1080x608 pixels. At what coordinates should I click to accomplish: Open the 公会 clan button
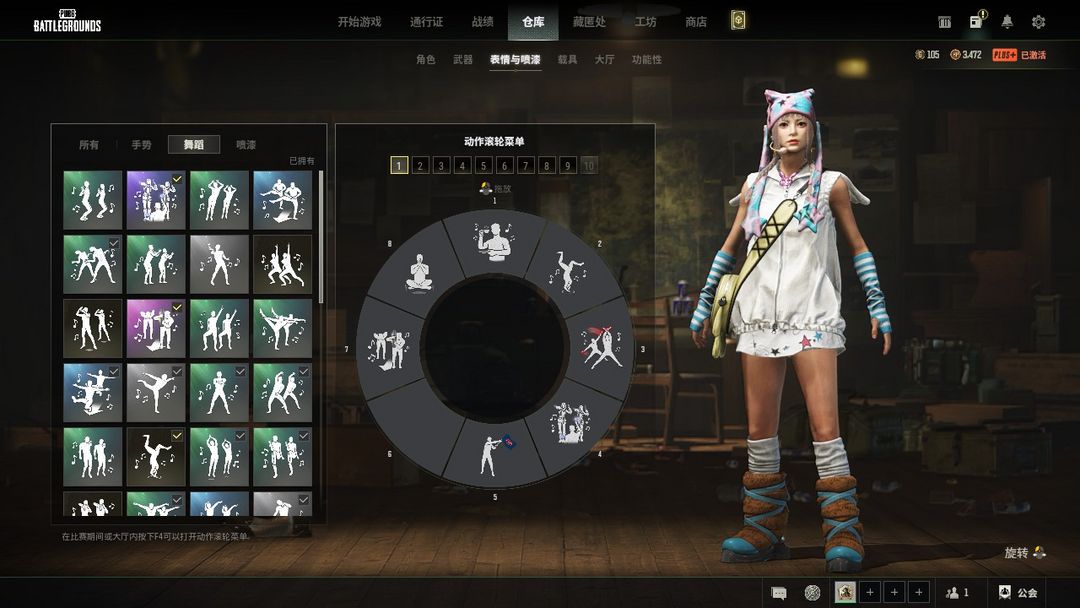click(1018, 593)
